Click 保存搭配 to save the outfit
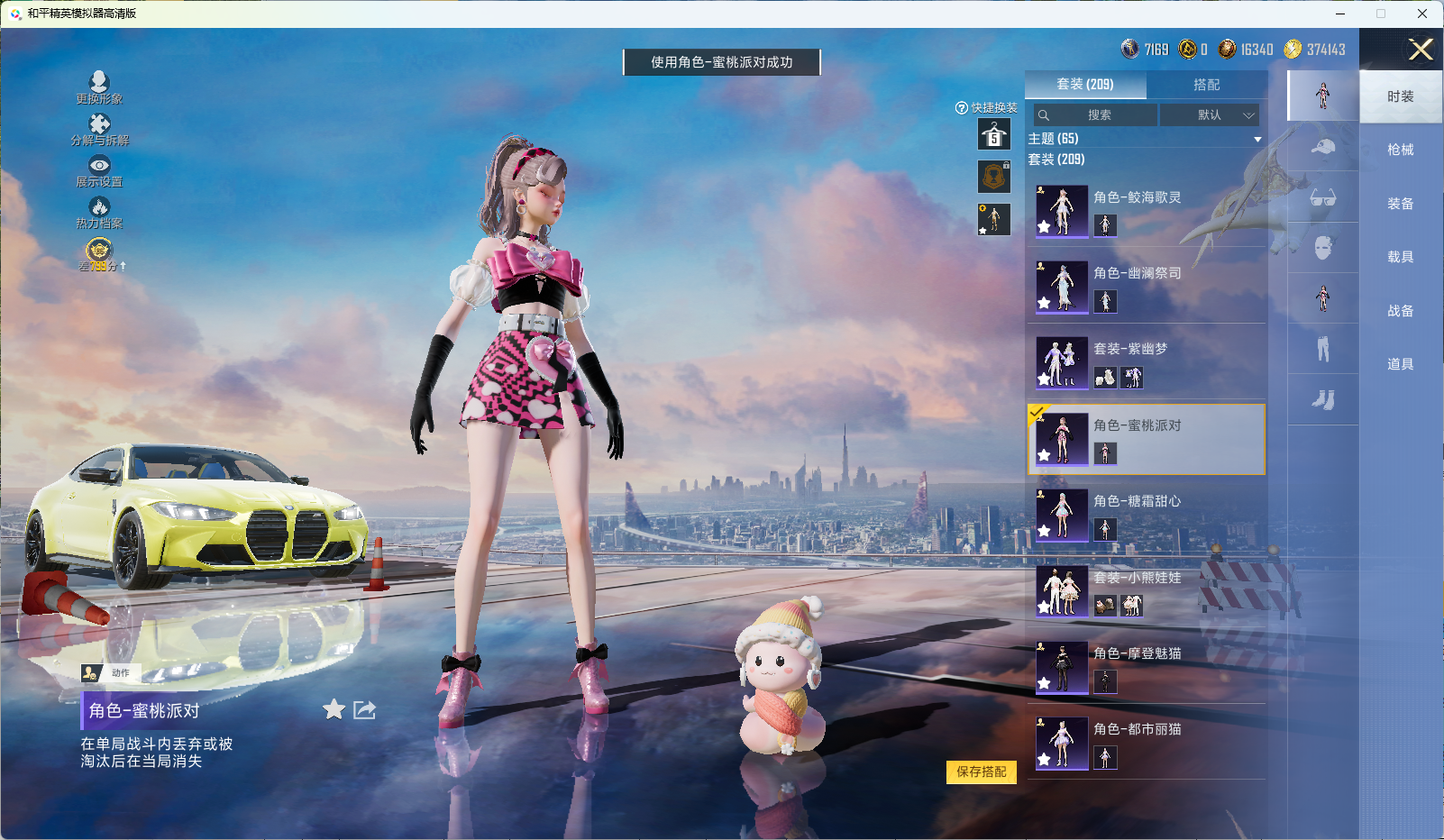Image resolution: width=1444 pixels, height=840 pixels. 981,772
